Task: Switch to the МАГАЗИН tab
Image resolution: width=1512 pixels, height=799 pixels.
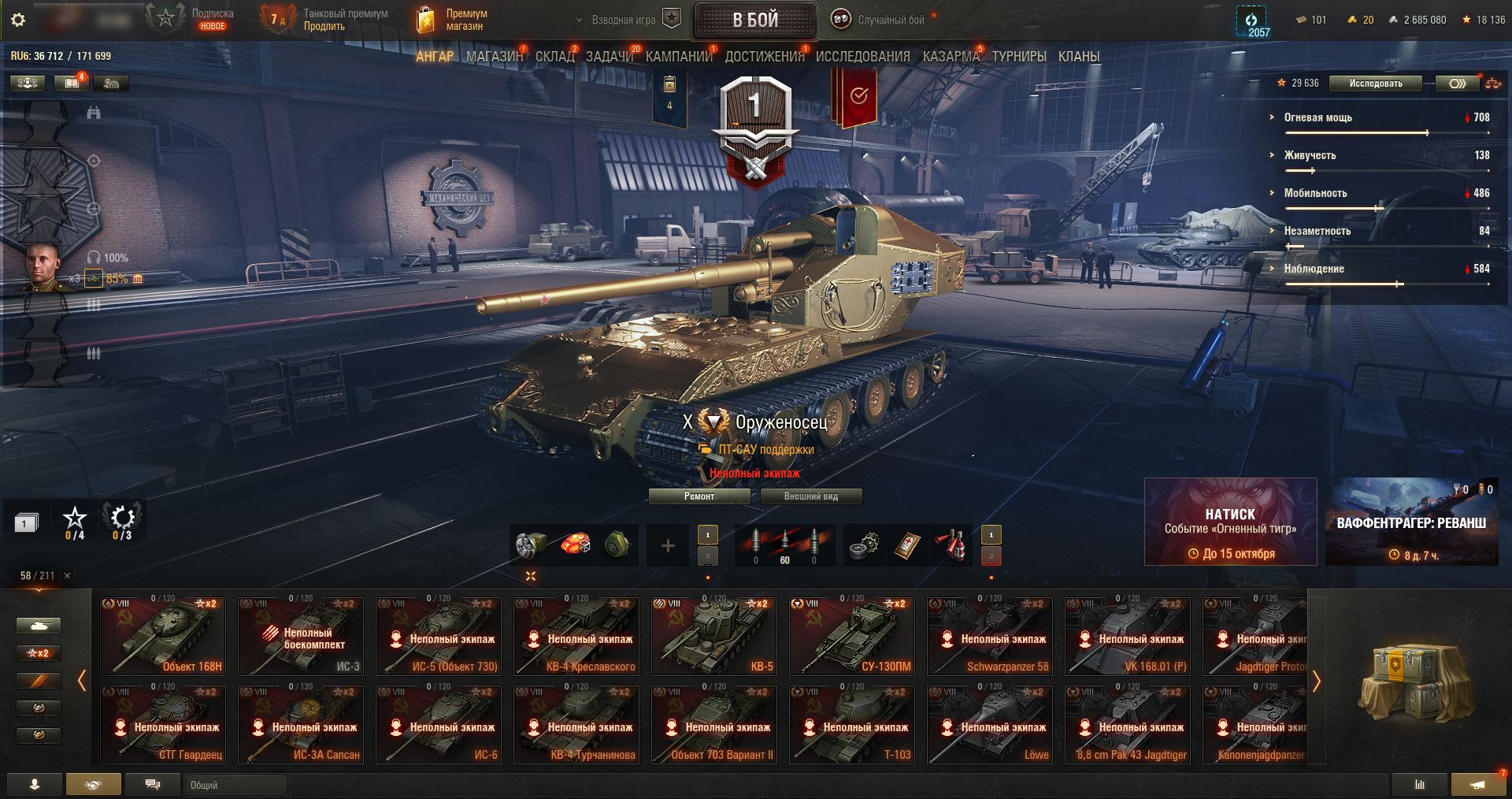Action: 495,57
